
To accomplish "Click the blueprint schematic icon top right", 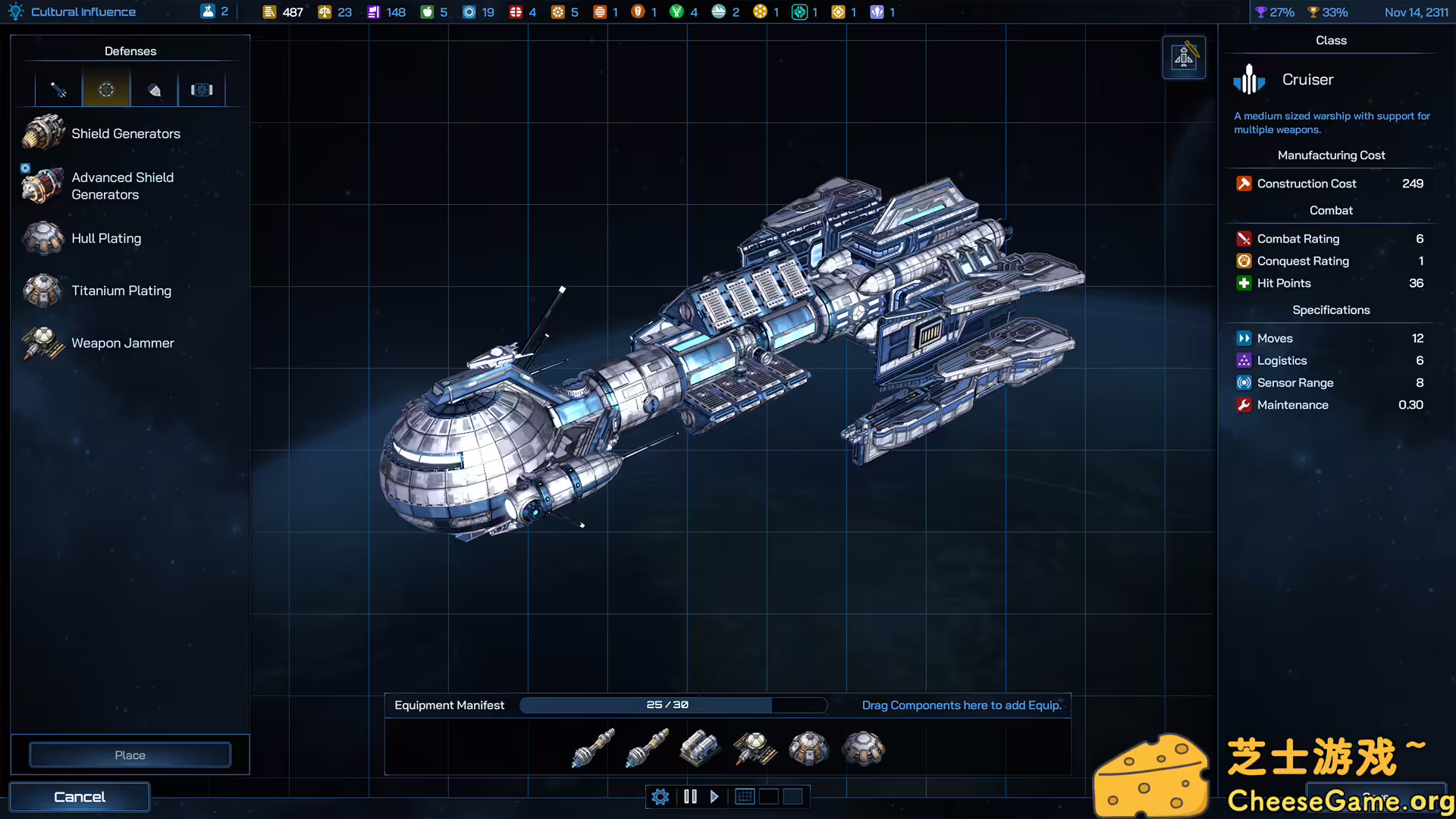I will tap(1184, 57).
